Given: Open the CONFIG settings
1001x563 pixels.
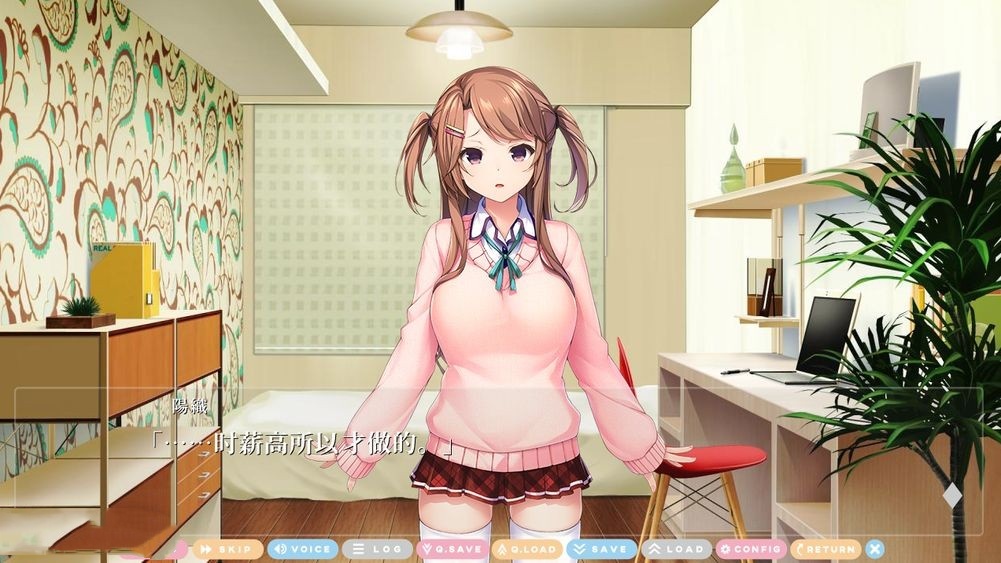Looking at the screenshot, I should tap(751, 549).
